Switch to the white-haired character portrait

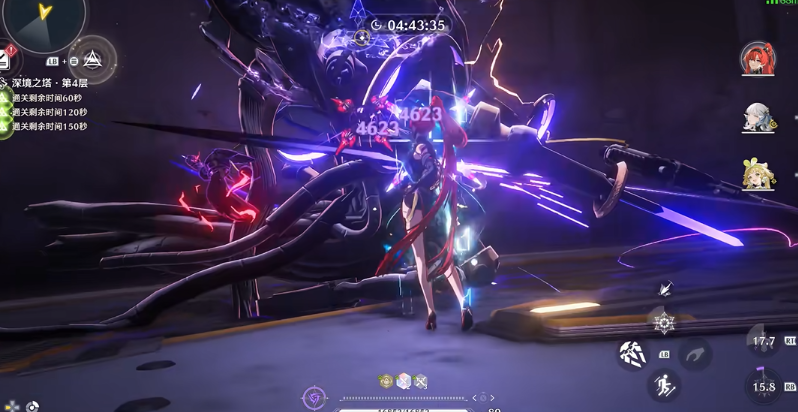tap(755, 117)
